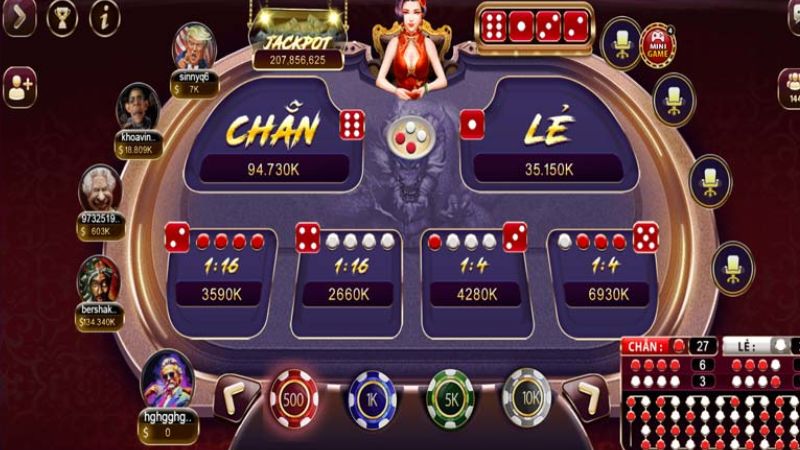The image size is (800, 450).
Task: Place bet on the 4280K panel
Action: 475,277
